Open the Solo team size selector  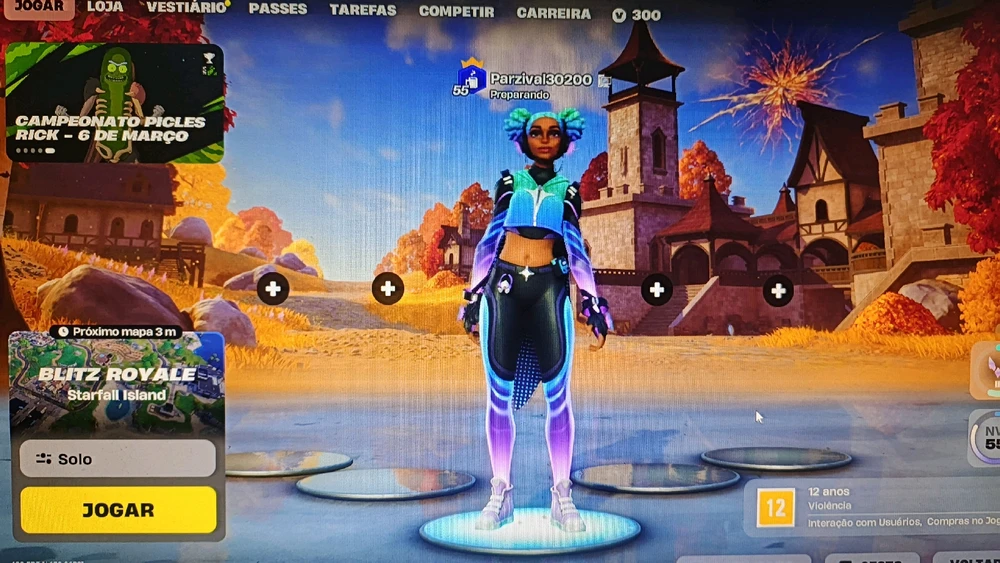(117, 459)
